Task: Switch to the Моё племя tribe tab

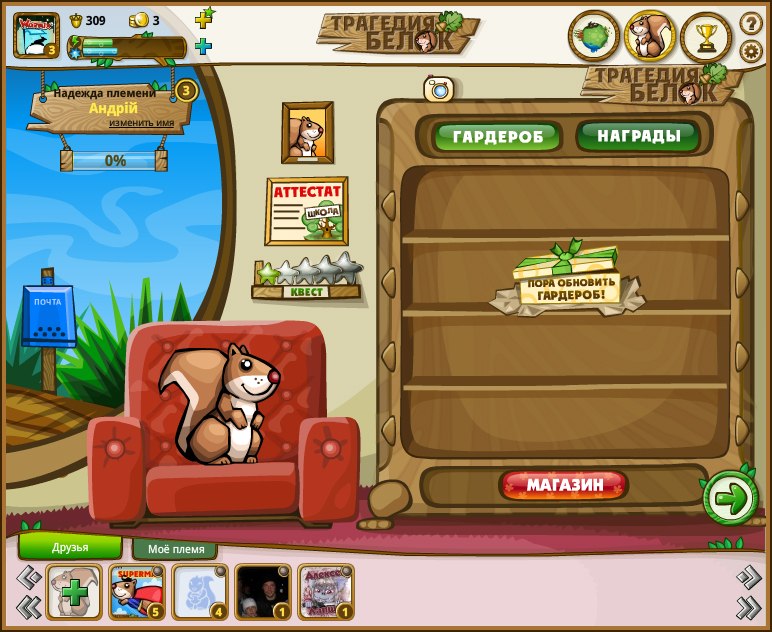Action: [x=175, y=549]
